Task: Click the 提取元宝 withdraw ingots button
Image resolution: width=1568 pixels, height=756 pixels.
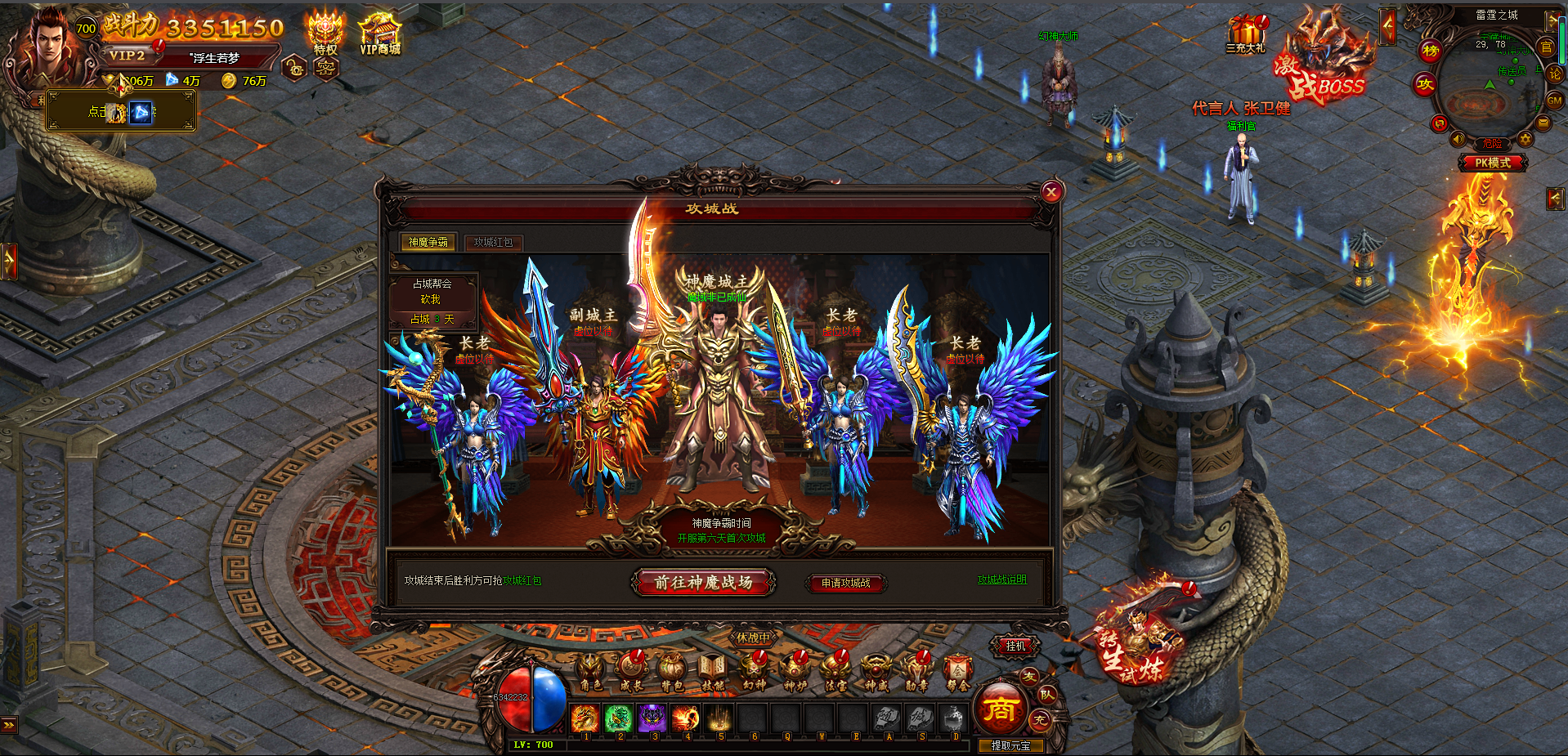Action: [x=1010, y=745]
